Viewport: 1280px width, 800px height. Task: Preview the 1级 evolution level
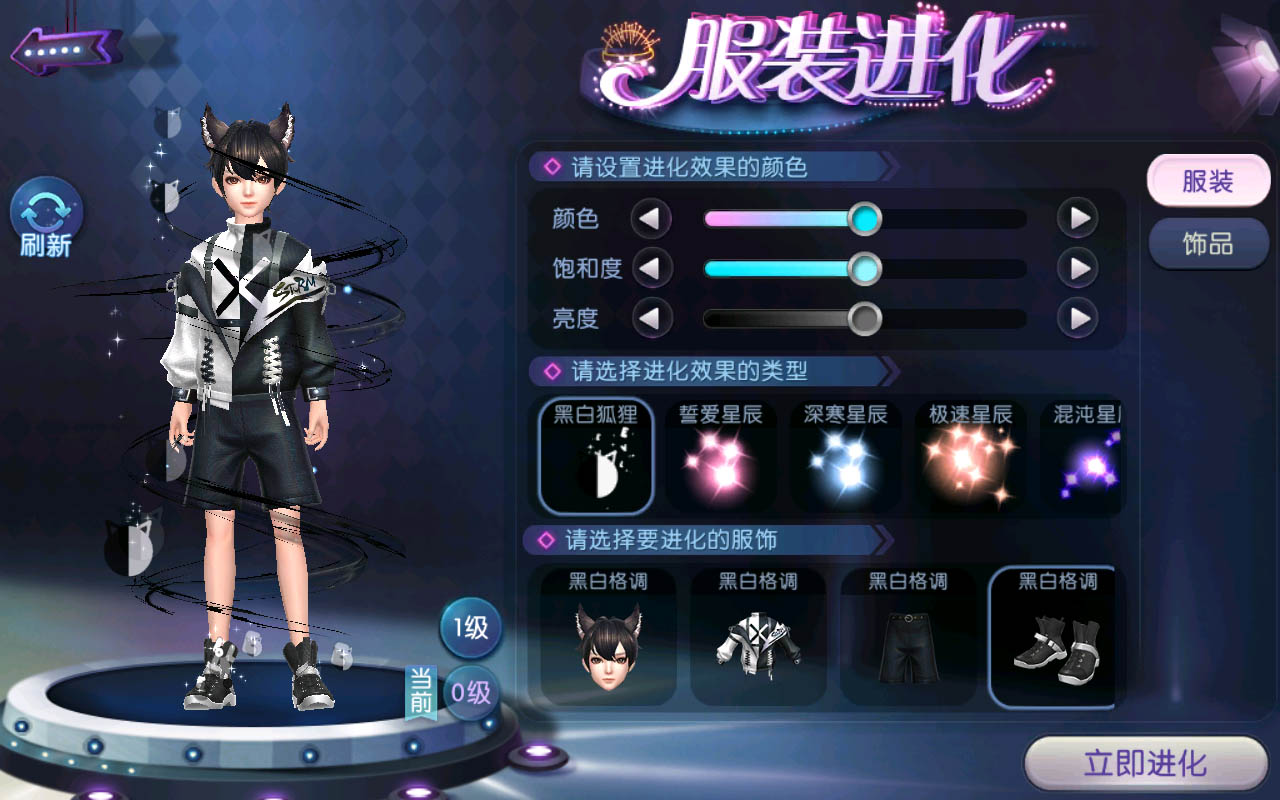point(471,628)
